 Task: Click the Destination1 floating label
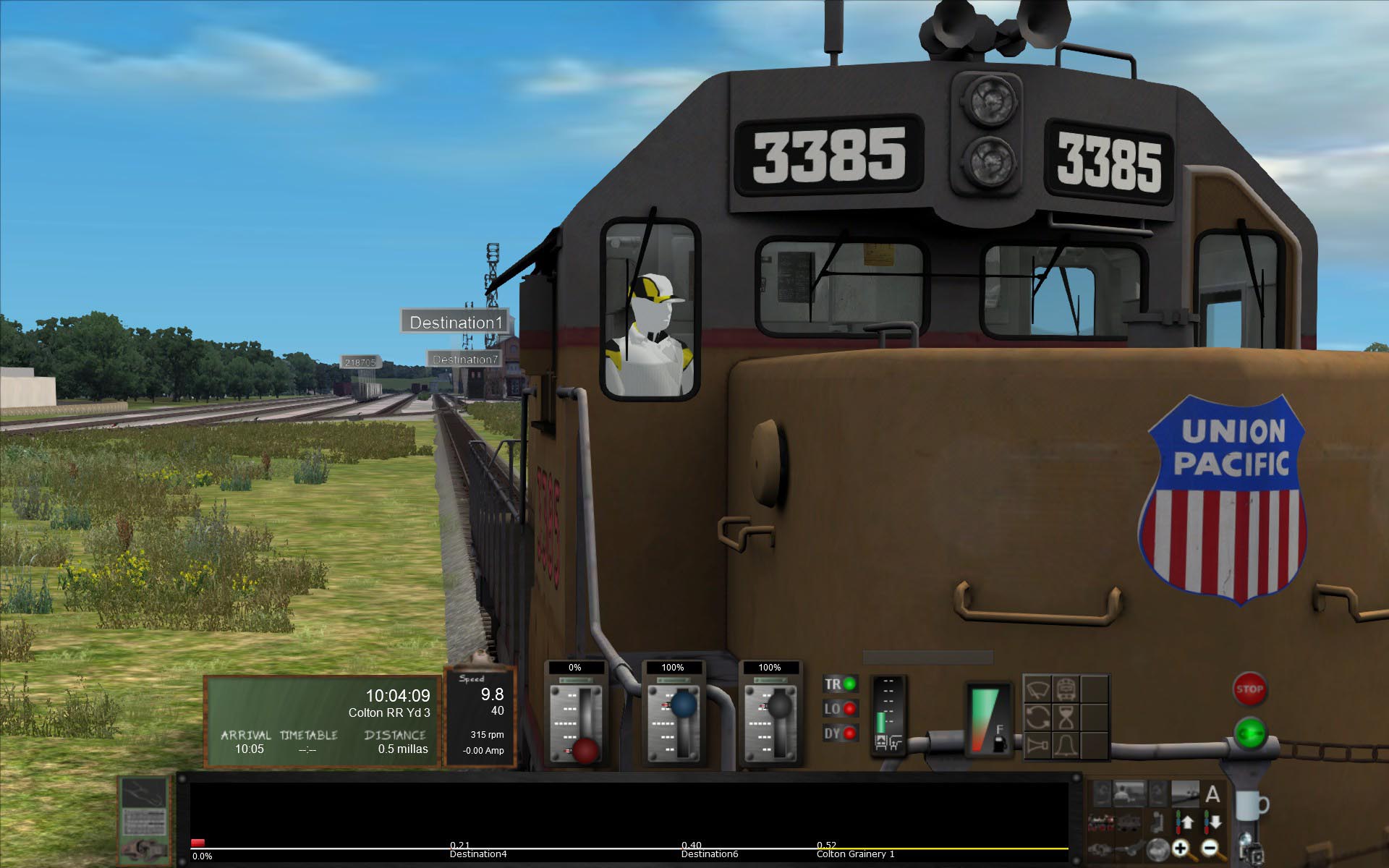[456, 322]
